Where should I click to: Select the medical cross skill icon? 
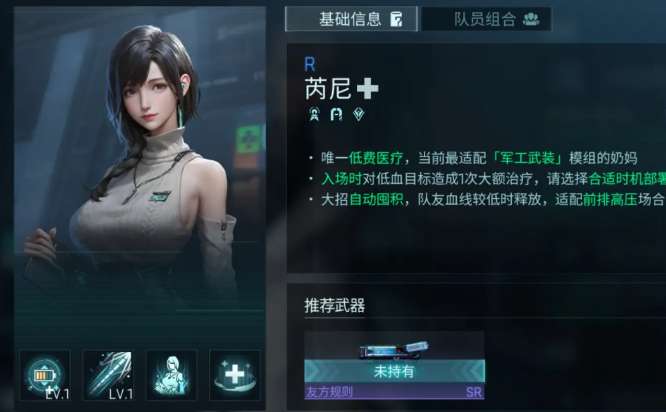pyautogui.click(x=235, y=374)
